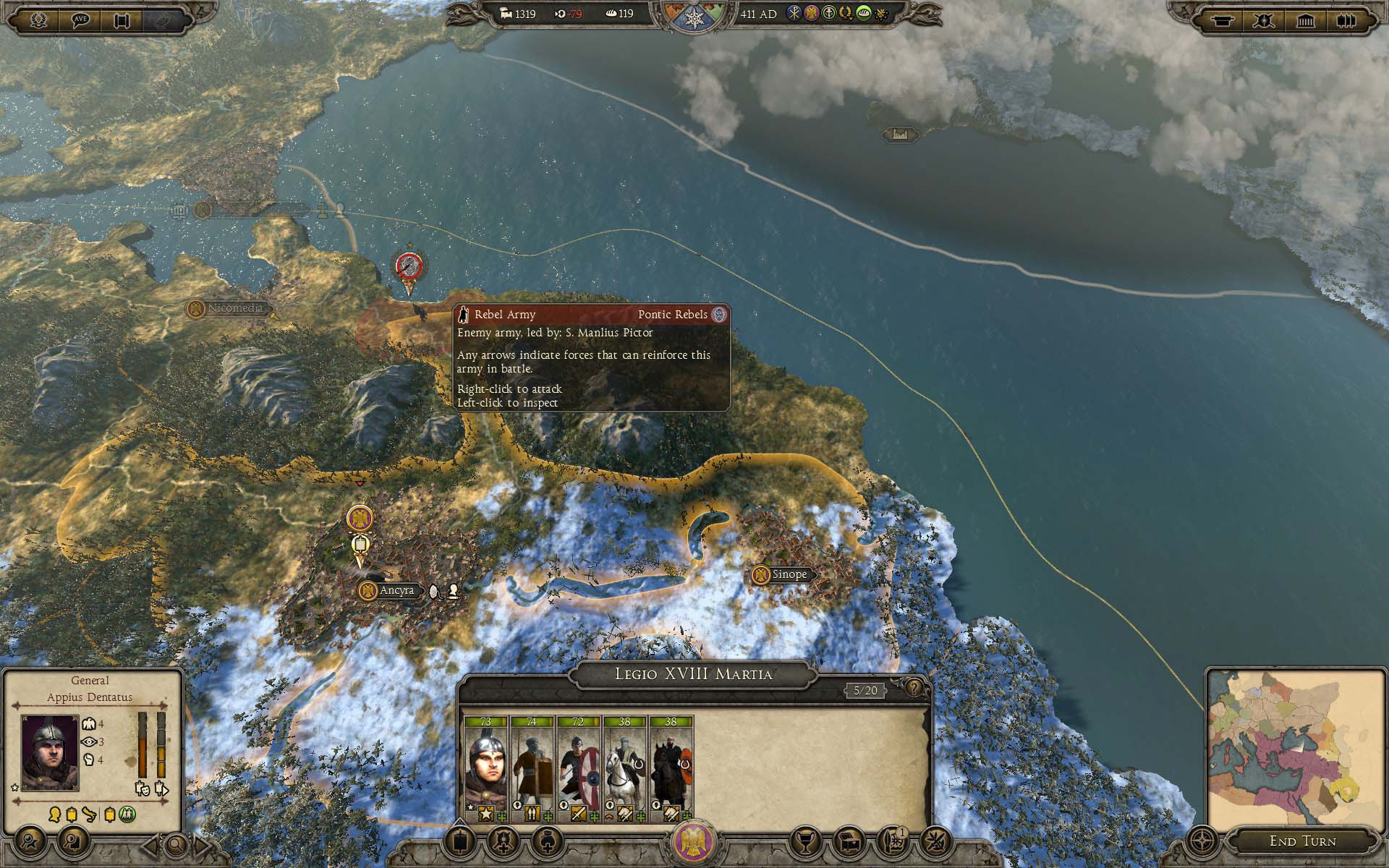
Task: Open the building with columns menu
Action: click(x=1305, y=20)
